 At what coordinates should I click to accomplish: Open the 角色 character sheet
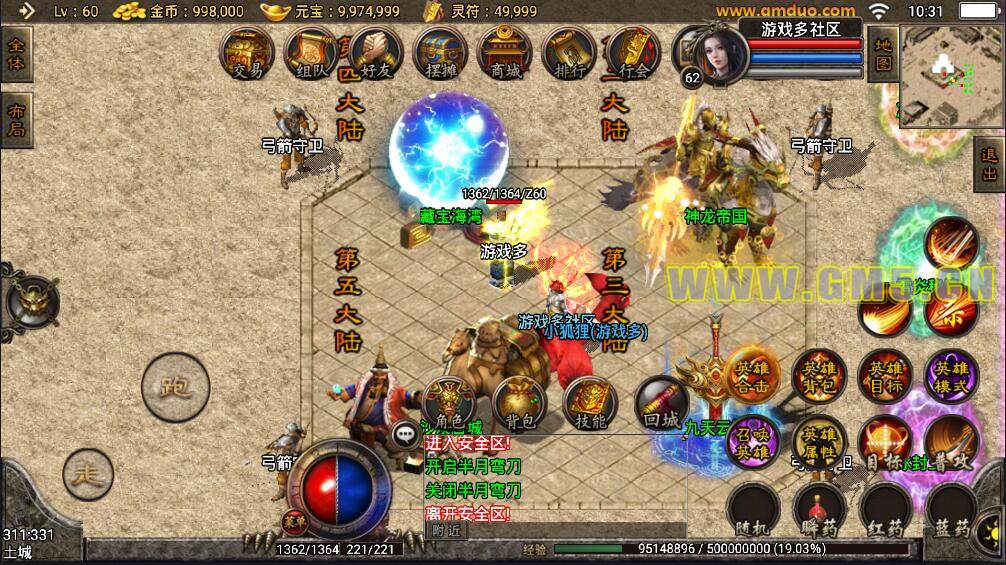point(448,402)
